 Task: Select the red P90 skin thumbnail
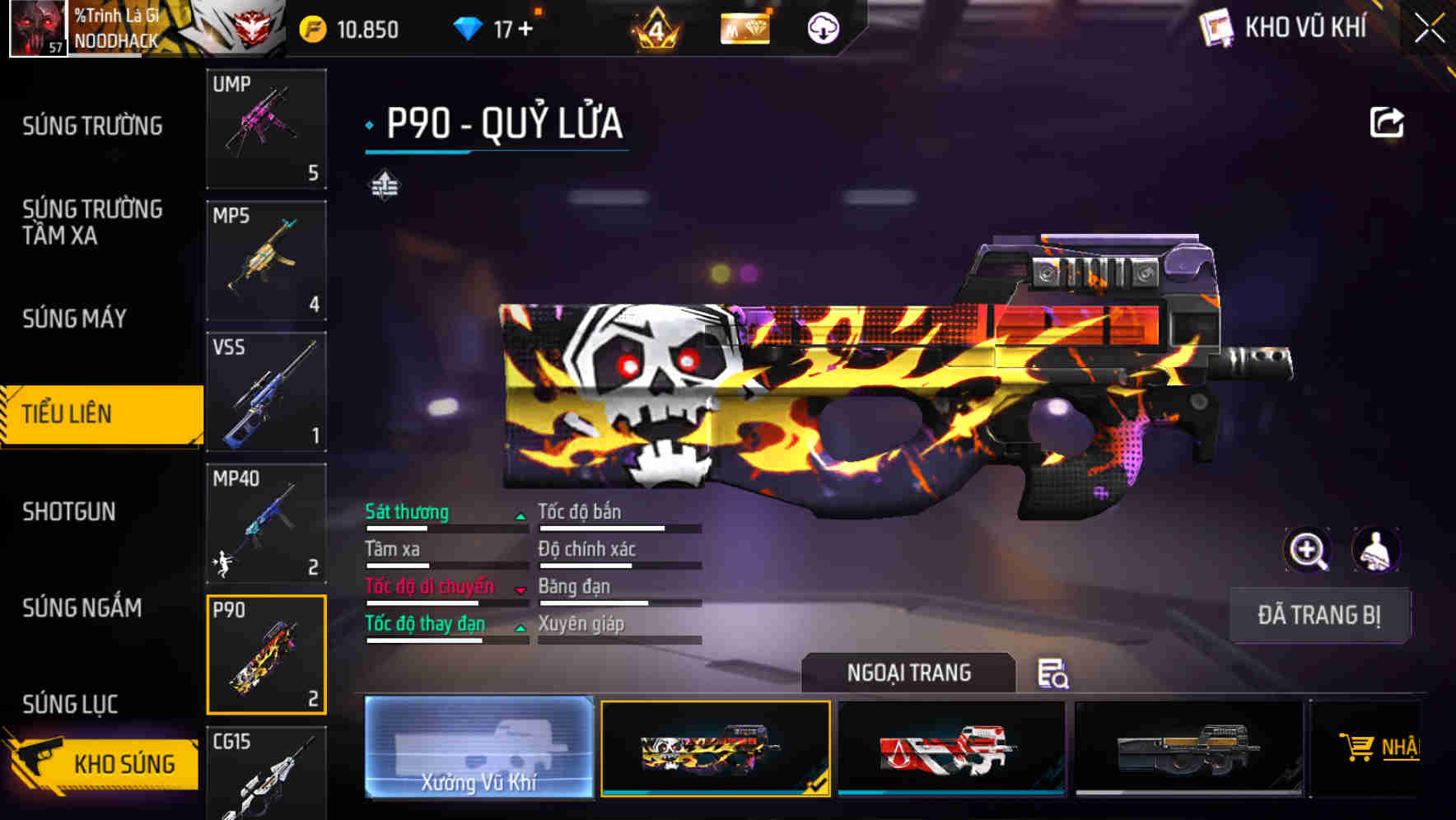(x=952, y=748)
